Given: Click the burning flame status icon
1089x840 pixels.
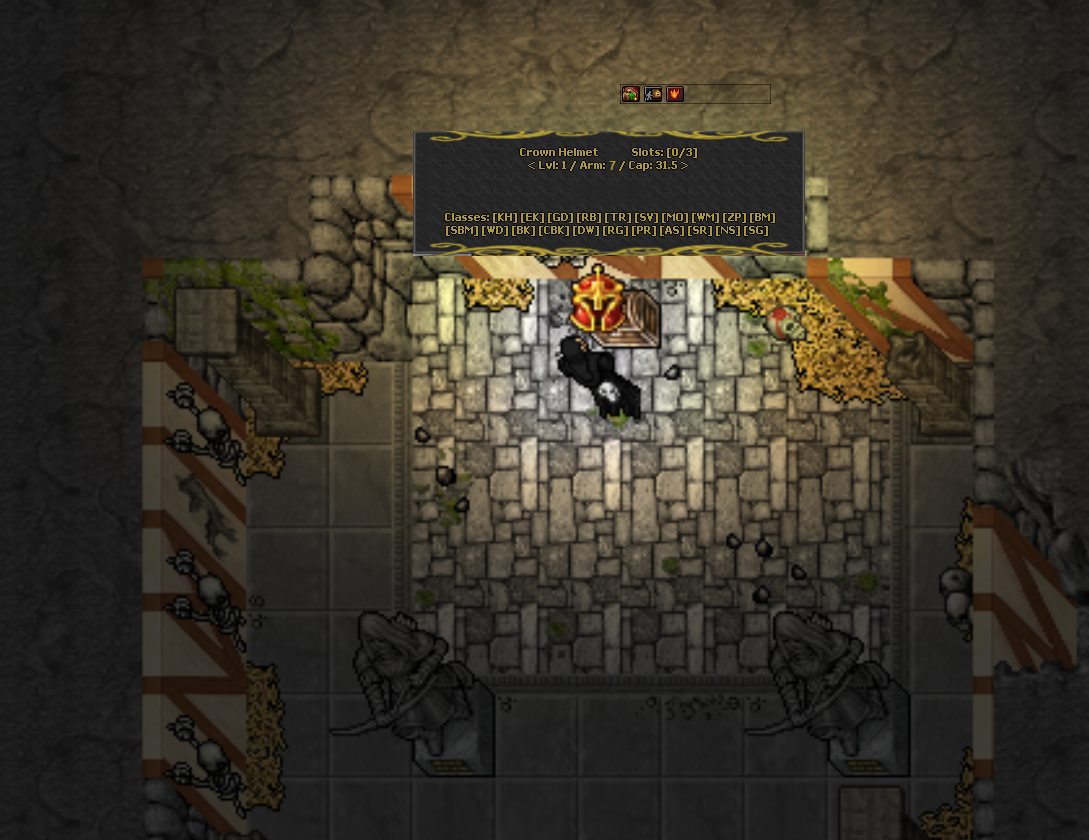Looking at the screenshot, I should click(x=675, y=94).
